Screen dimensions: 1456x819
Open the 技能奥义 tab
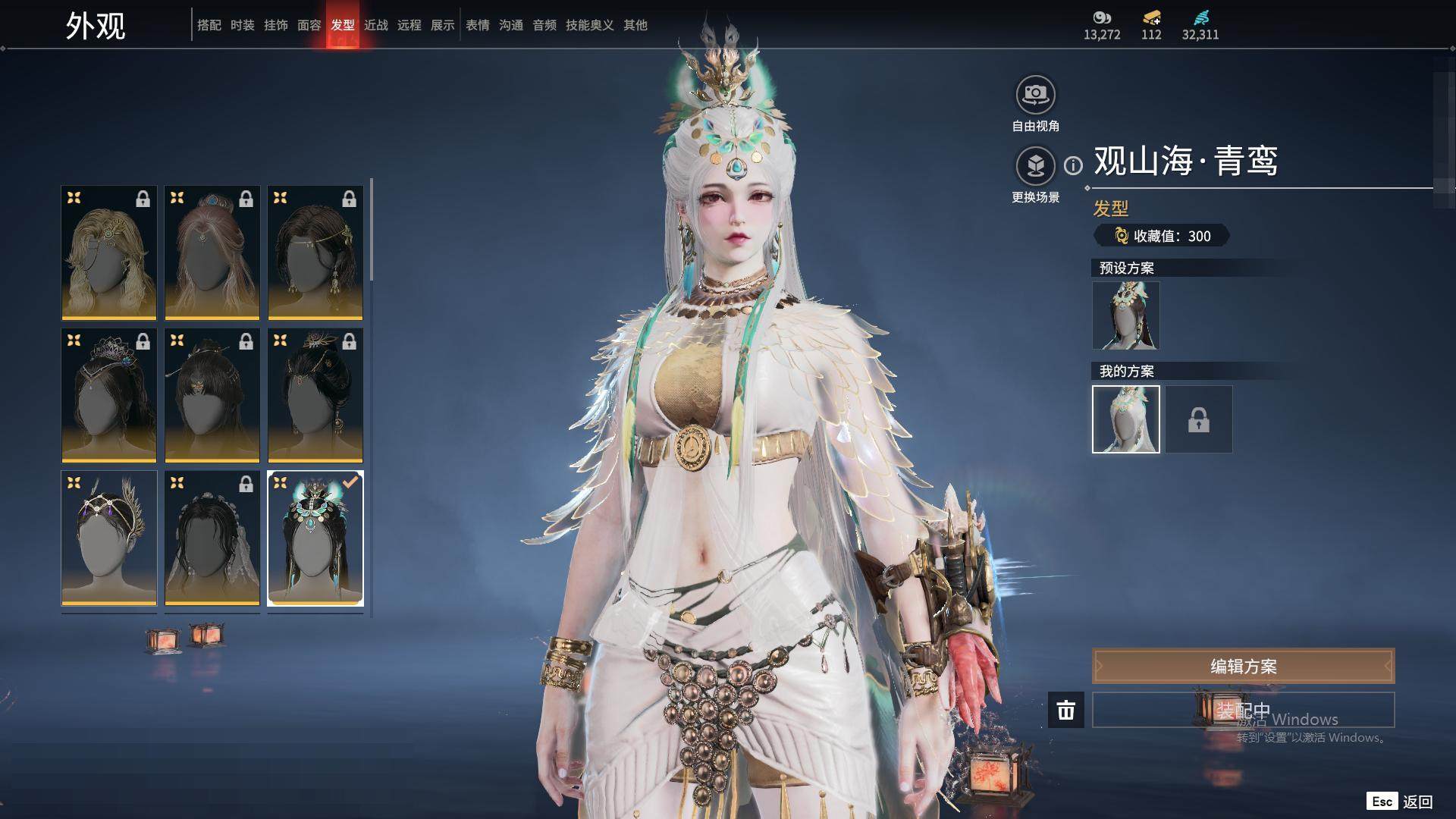pyautogui.click(x=590, y=25)
